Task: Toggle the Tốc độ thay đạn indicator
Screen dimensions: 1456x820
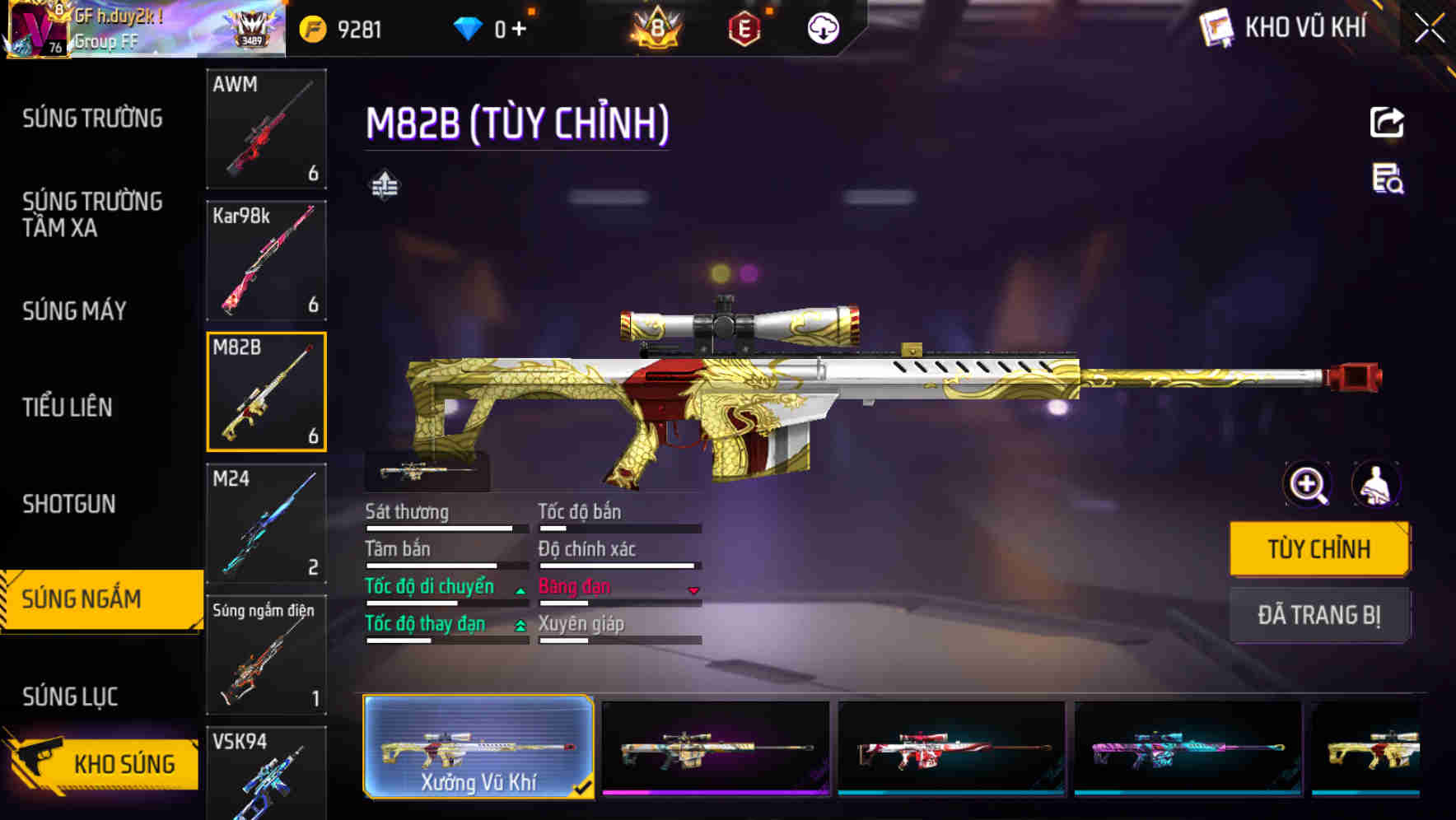Action: coord(519,627)
